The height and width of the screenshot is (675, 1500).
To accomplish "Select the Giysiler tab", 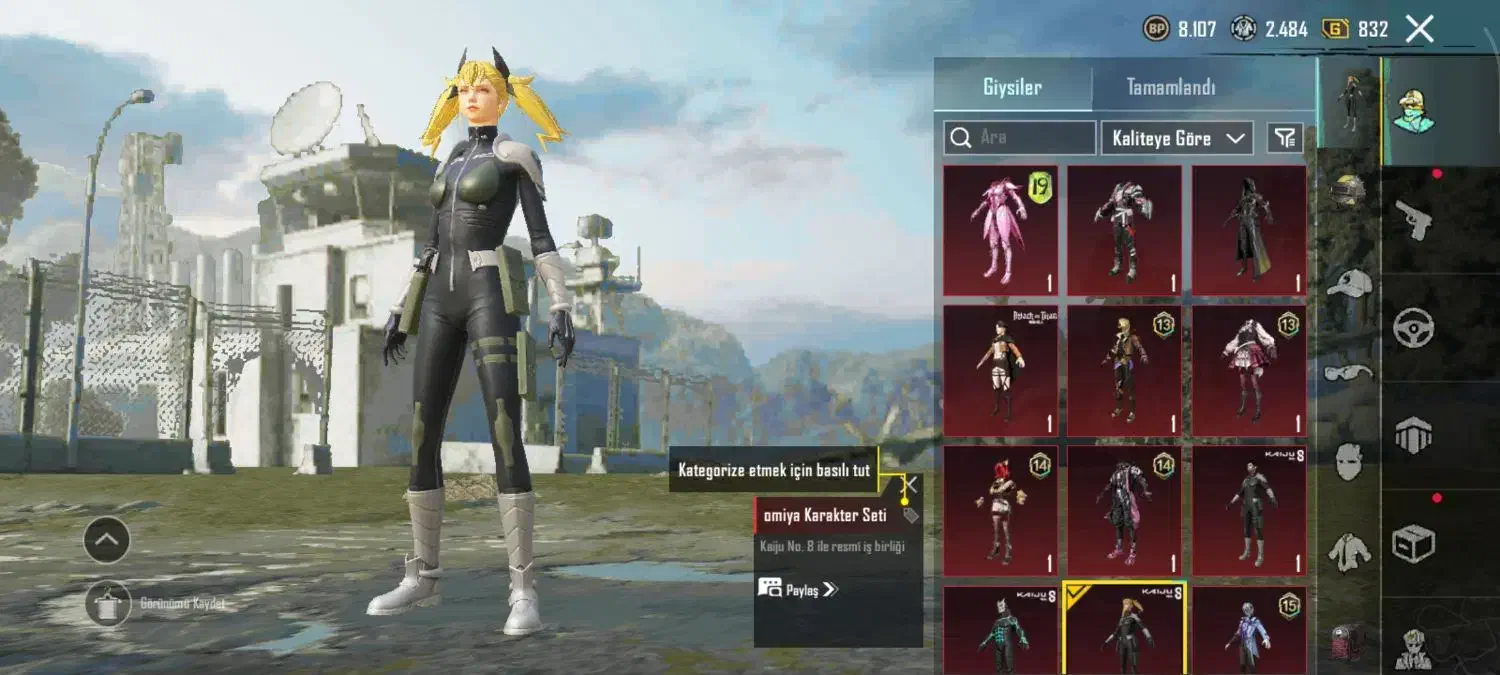I will [x=1012, y=87].
